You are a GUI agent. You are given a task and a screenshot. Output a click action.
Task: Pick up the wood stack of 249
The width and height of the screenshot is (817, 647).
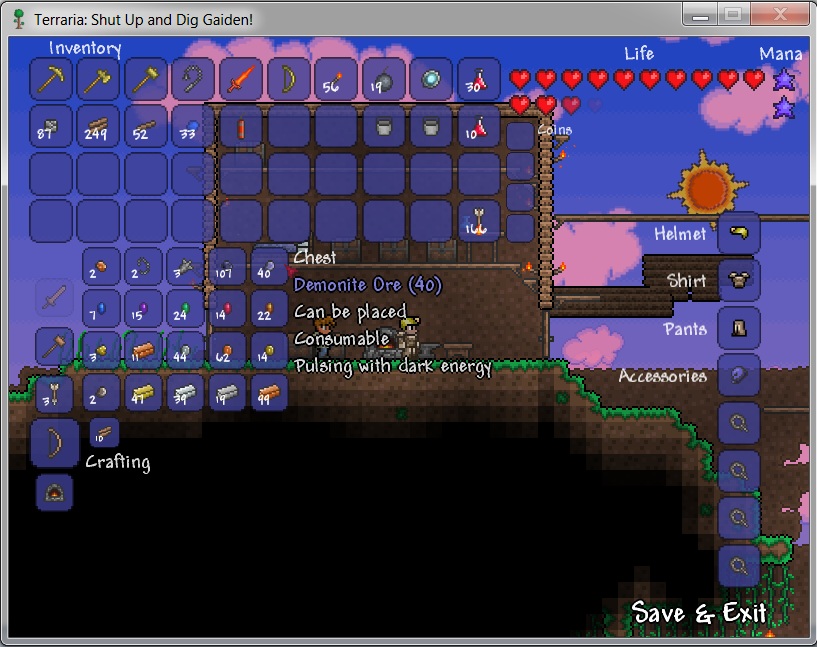[x=99, y=125]
